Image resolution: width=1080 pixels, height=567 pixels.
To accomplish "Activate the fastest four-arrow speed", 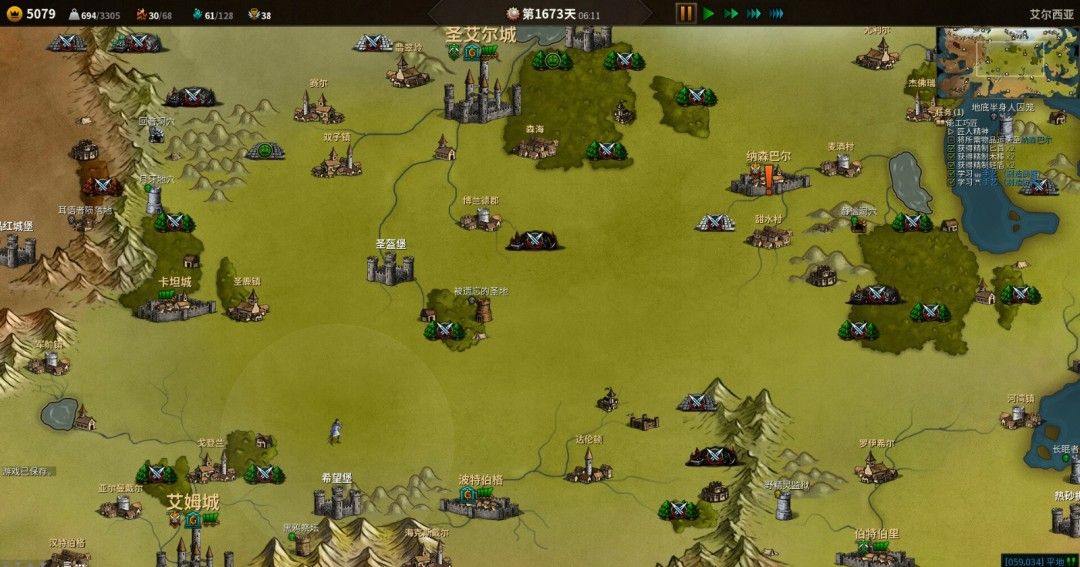I will coord(777,14).
